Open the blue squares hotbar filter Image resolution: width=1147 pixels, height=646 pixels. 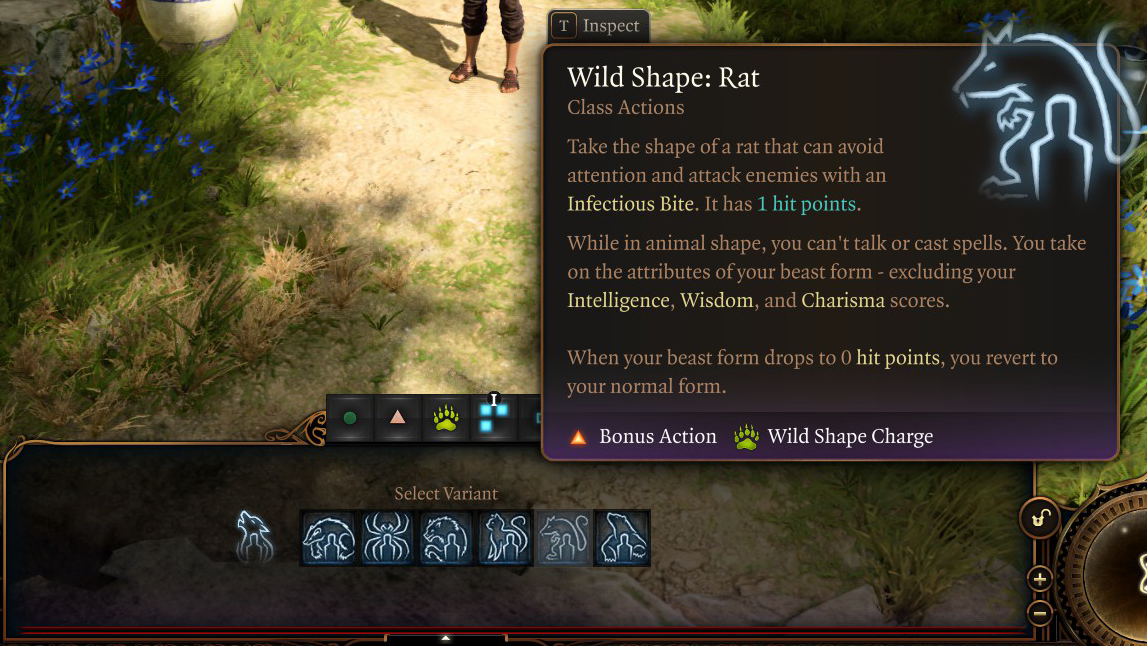click(492, 418)
